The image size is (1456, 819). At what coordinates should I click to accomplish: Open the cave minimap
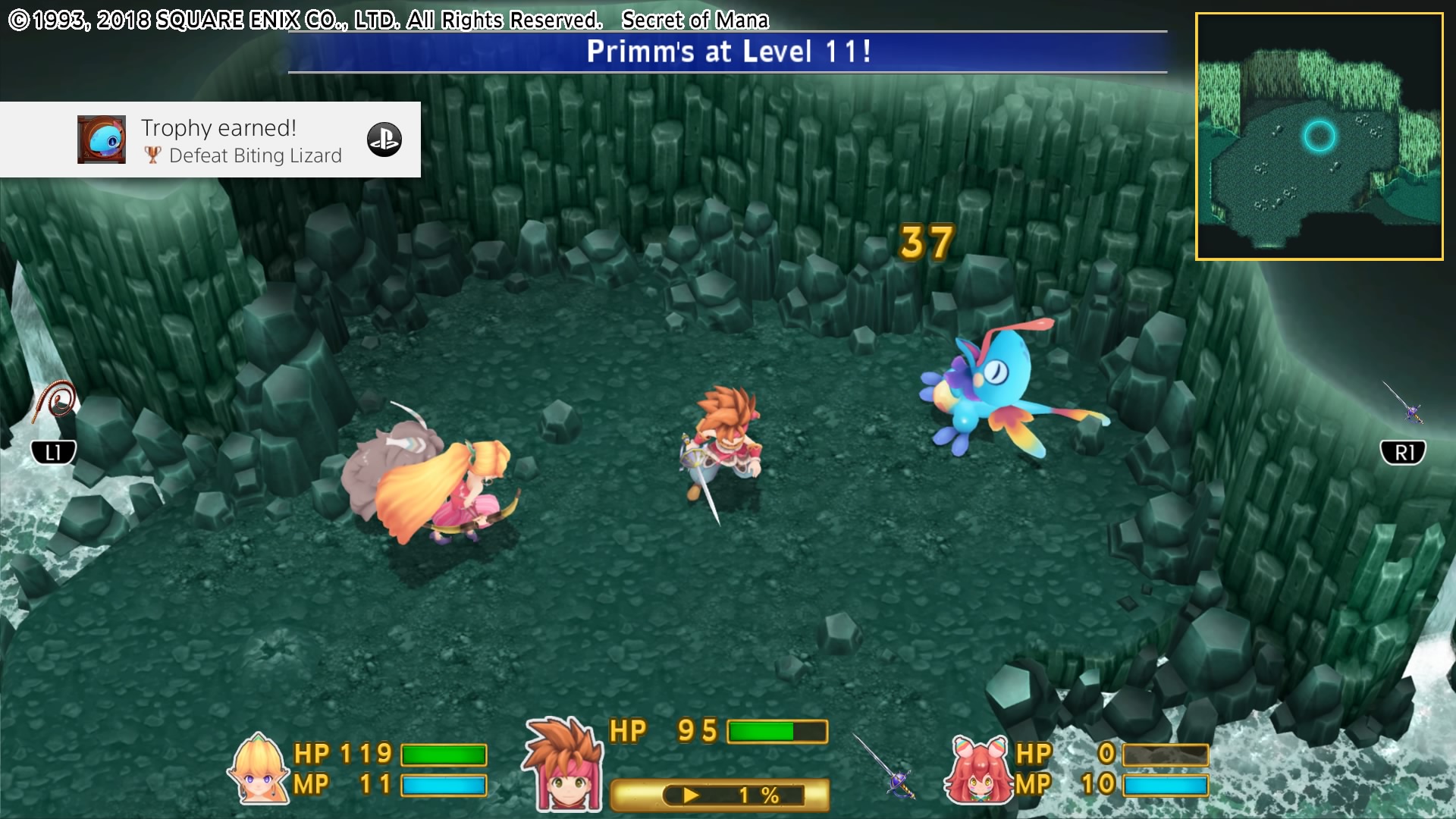(x=1319, y=136)
